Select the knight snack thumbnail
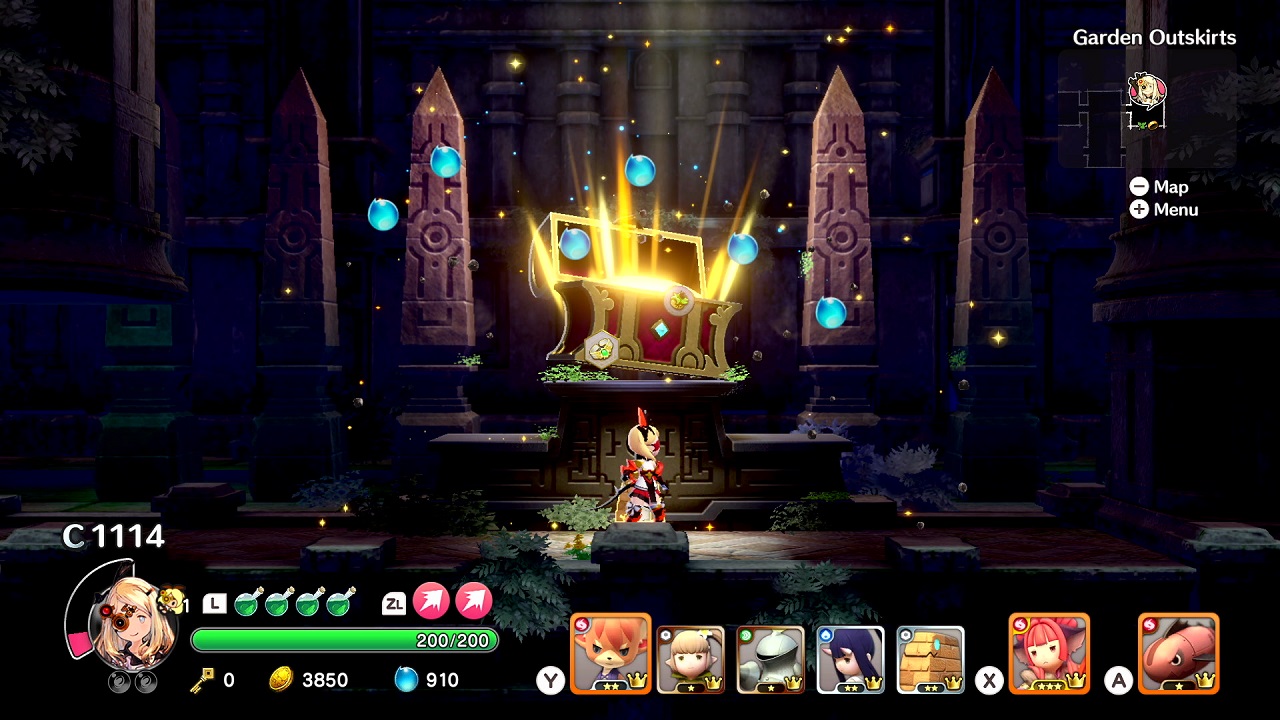 [x=770, y=655]
